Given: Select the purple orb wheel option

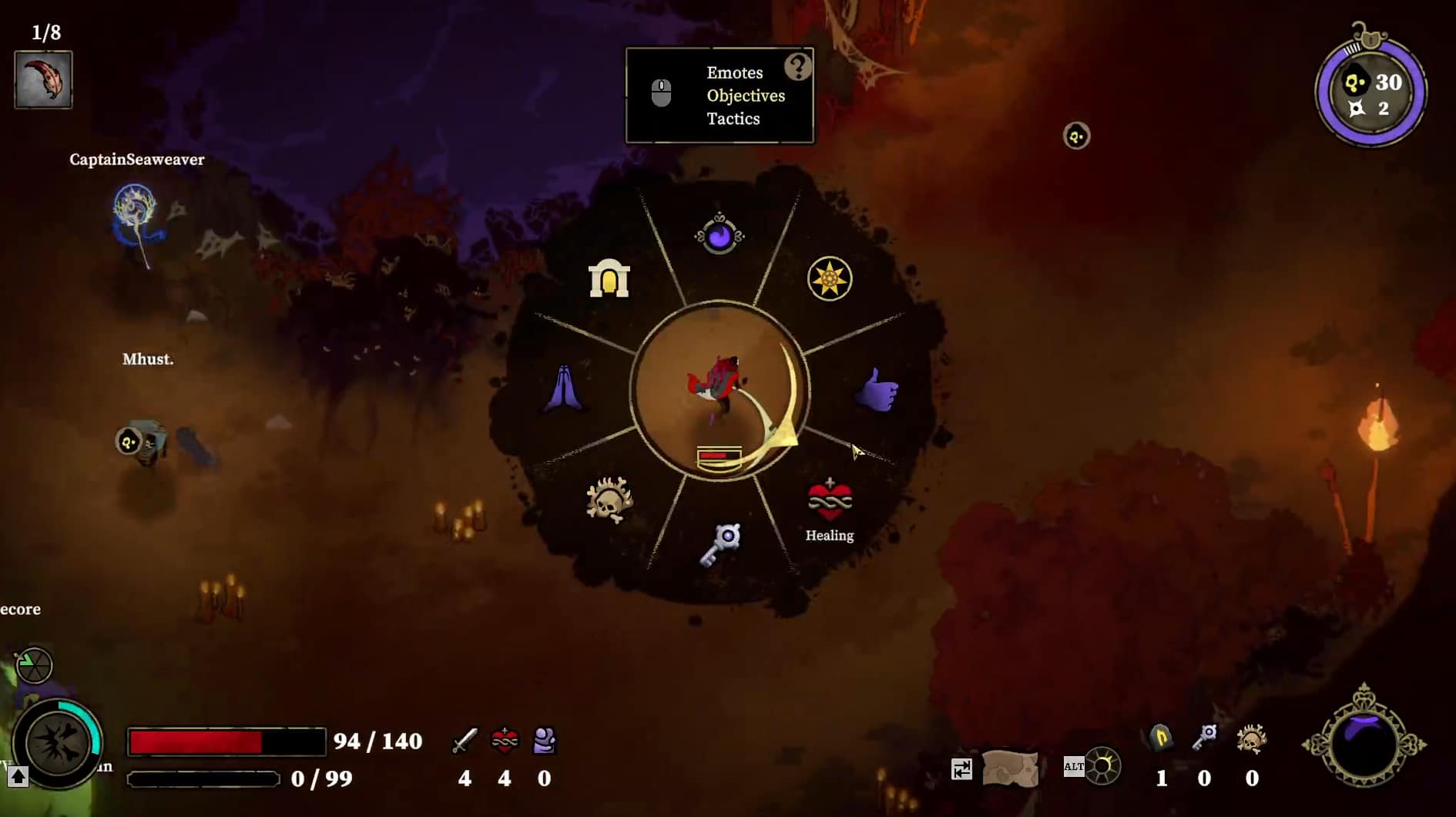Looking at the screenshot, I should [x=719, y=234].
